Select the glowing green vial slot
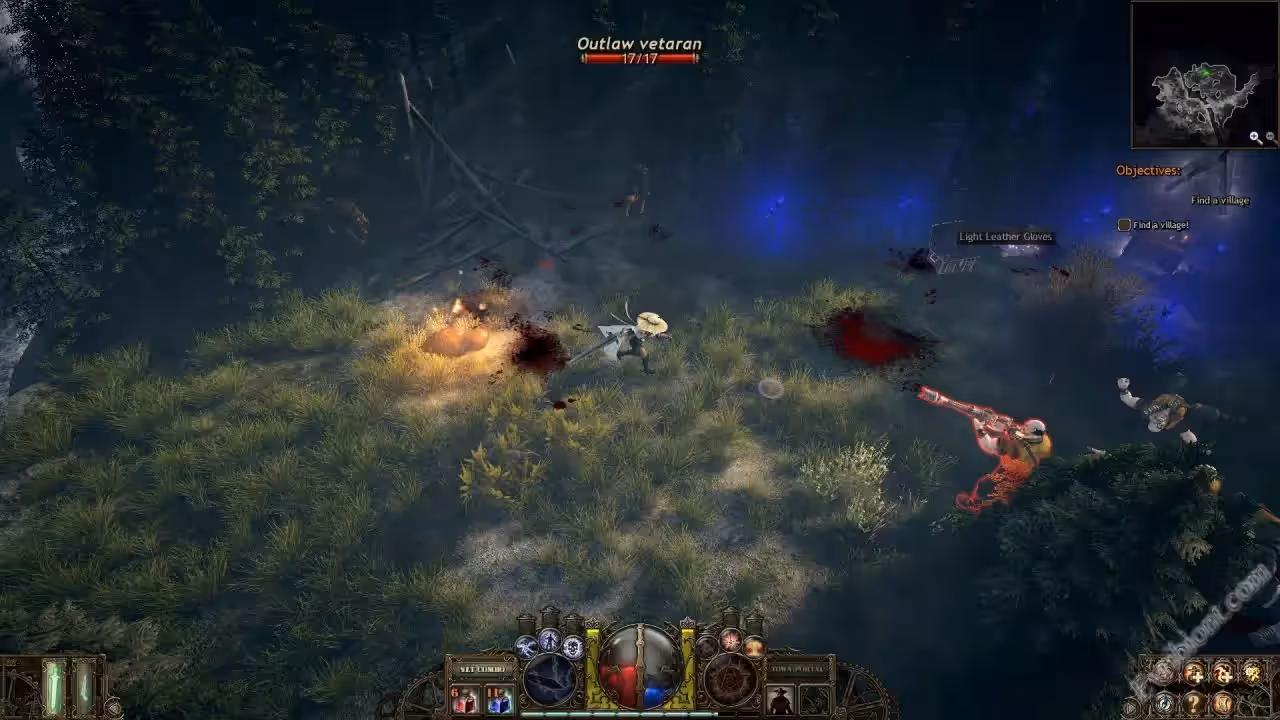The width and height of the screenshot is (1280, 720). pyautogui.click(x=53, y=688)
